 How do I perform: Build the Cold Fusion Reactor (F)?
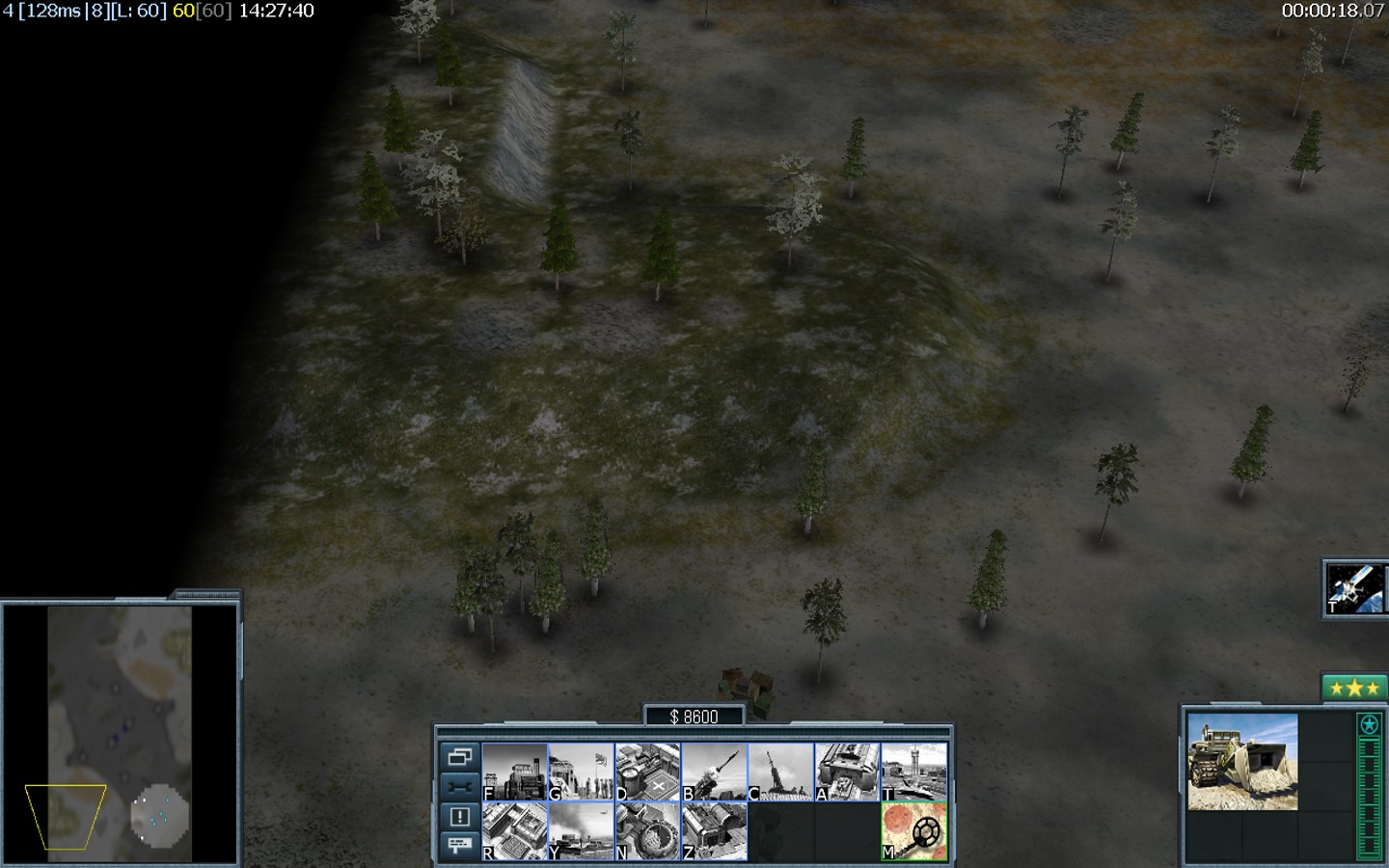(x=515, y=772)
